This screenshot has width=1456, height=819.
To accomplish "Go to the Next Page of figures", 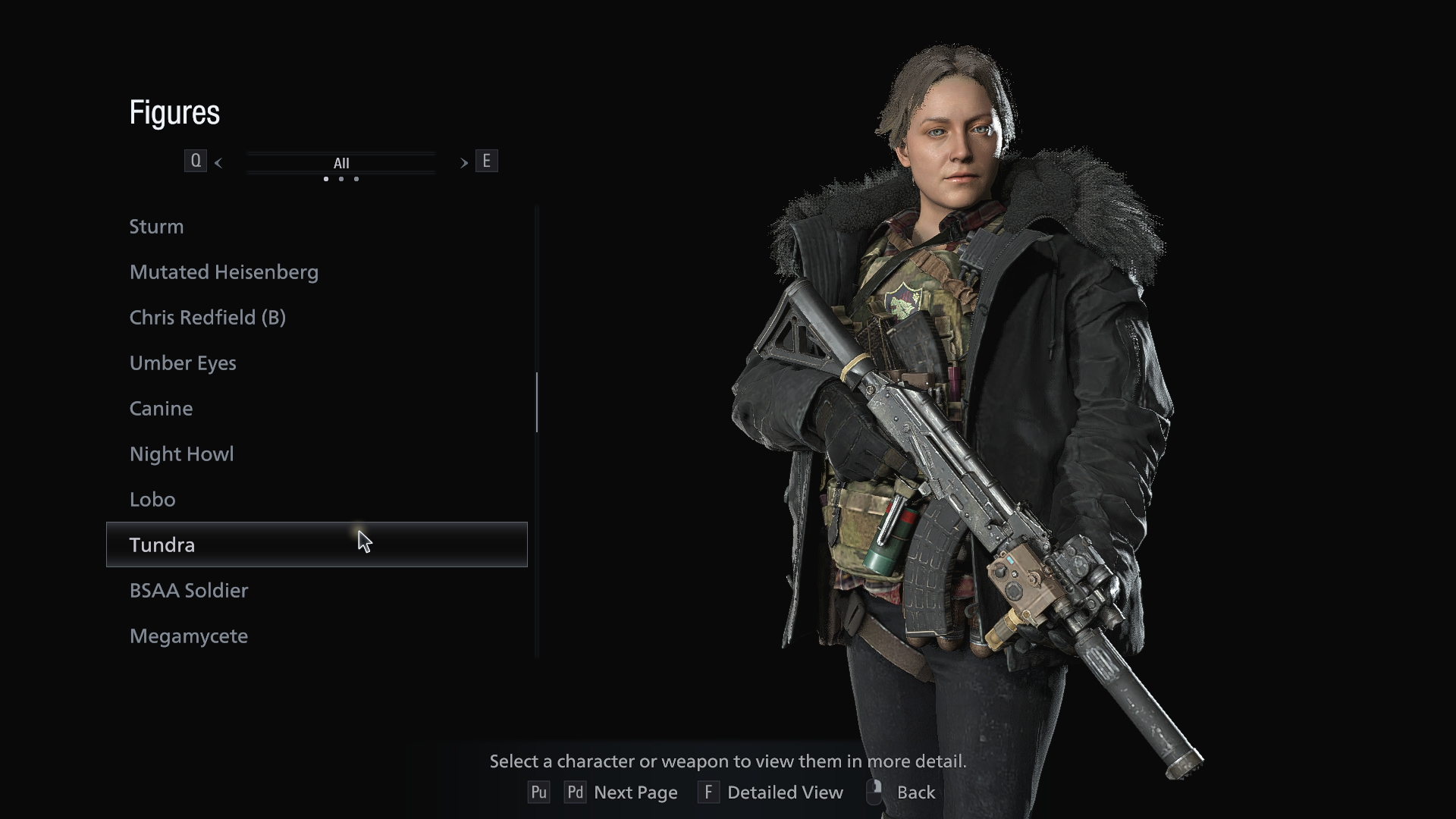I will pos(635,792).
